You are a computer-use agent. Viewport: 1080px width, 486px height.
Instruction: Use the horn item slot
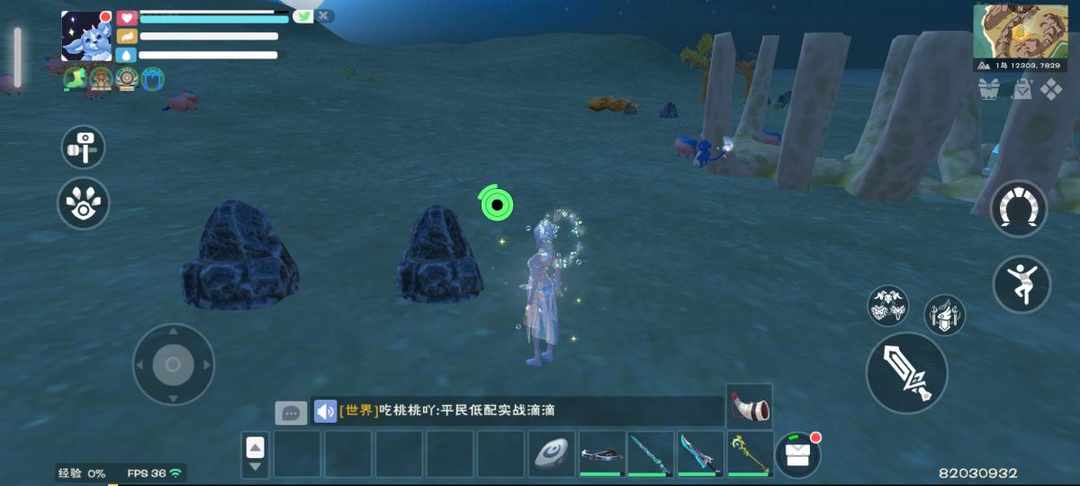point(749,406)
